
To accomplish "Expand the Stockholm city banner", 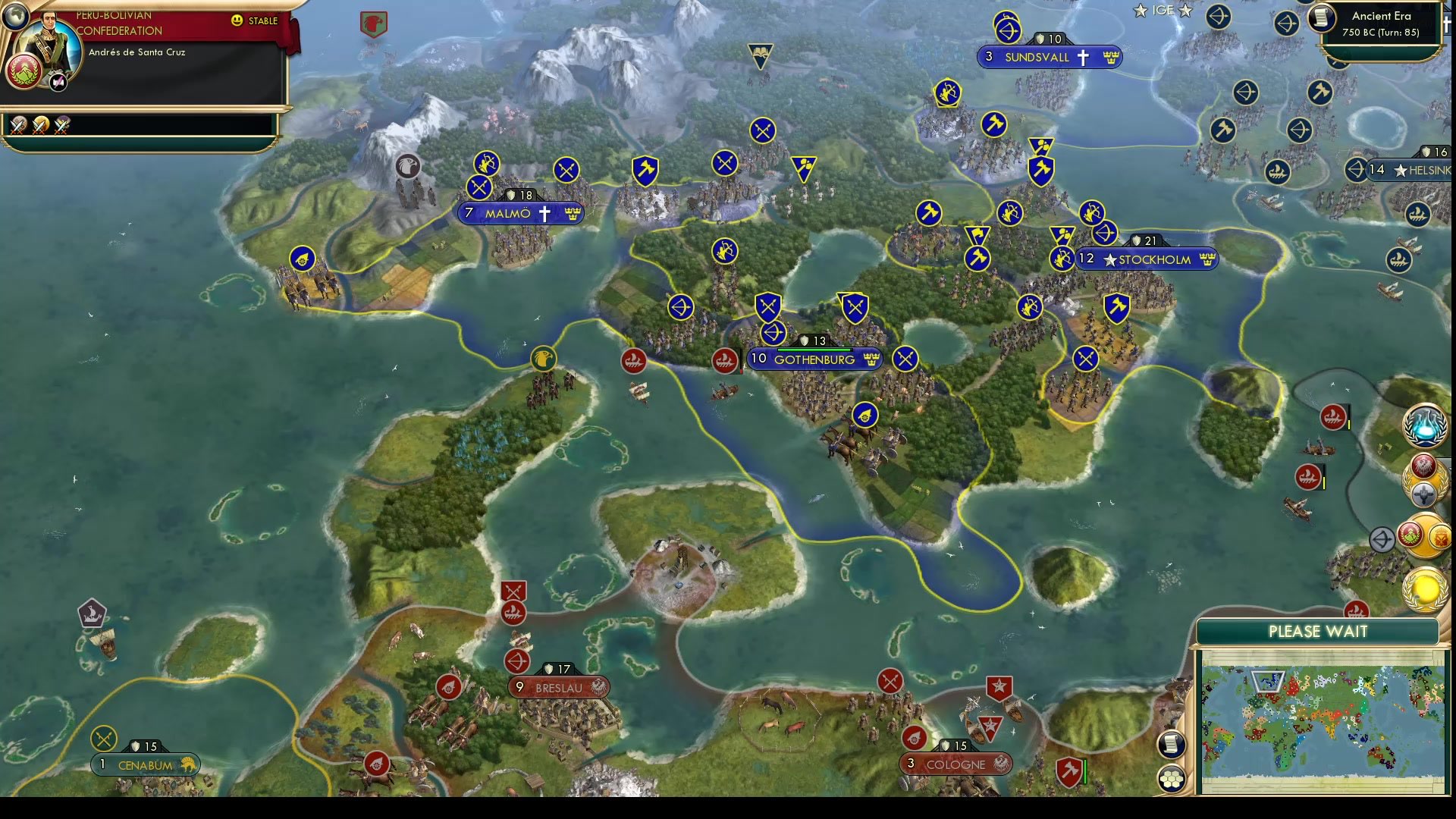I will click(1146, 259).
